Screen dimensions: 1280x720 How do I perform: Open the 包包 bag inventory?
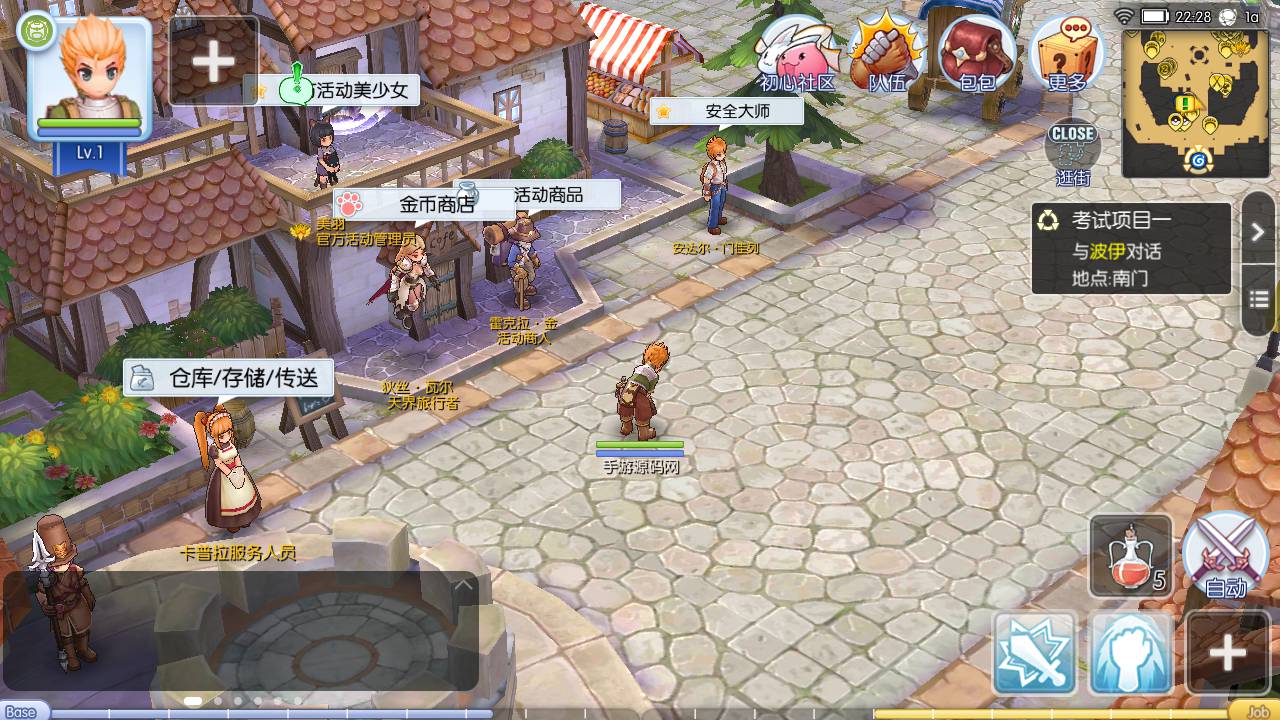click(x=975, y=55)
